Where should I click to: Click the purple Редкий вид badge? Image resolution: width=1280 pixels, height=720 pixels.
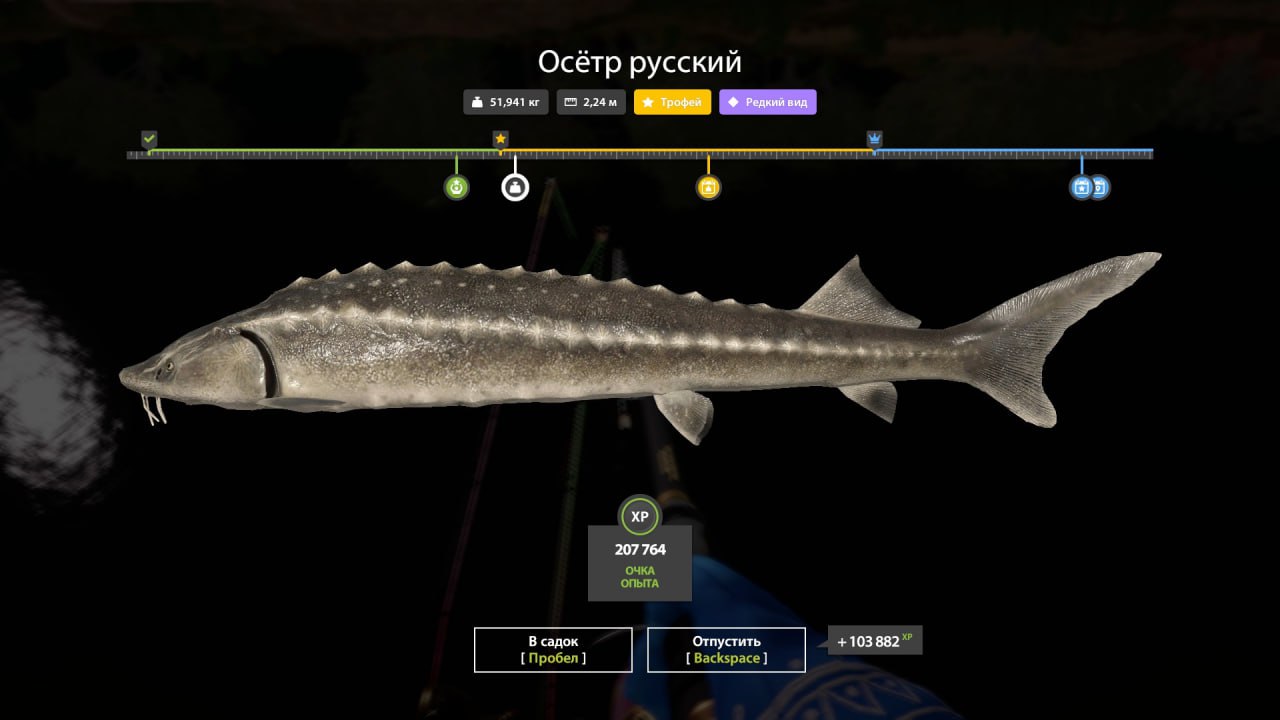pos(767,102)
